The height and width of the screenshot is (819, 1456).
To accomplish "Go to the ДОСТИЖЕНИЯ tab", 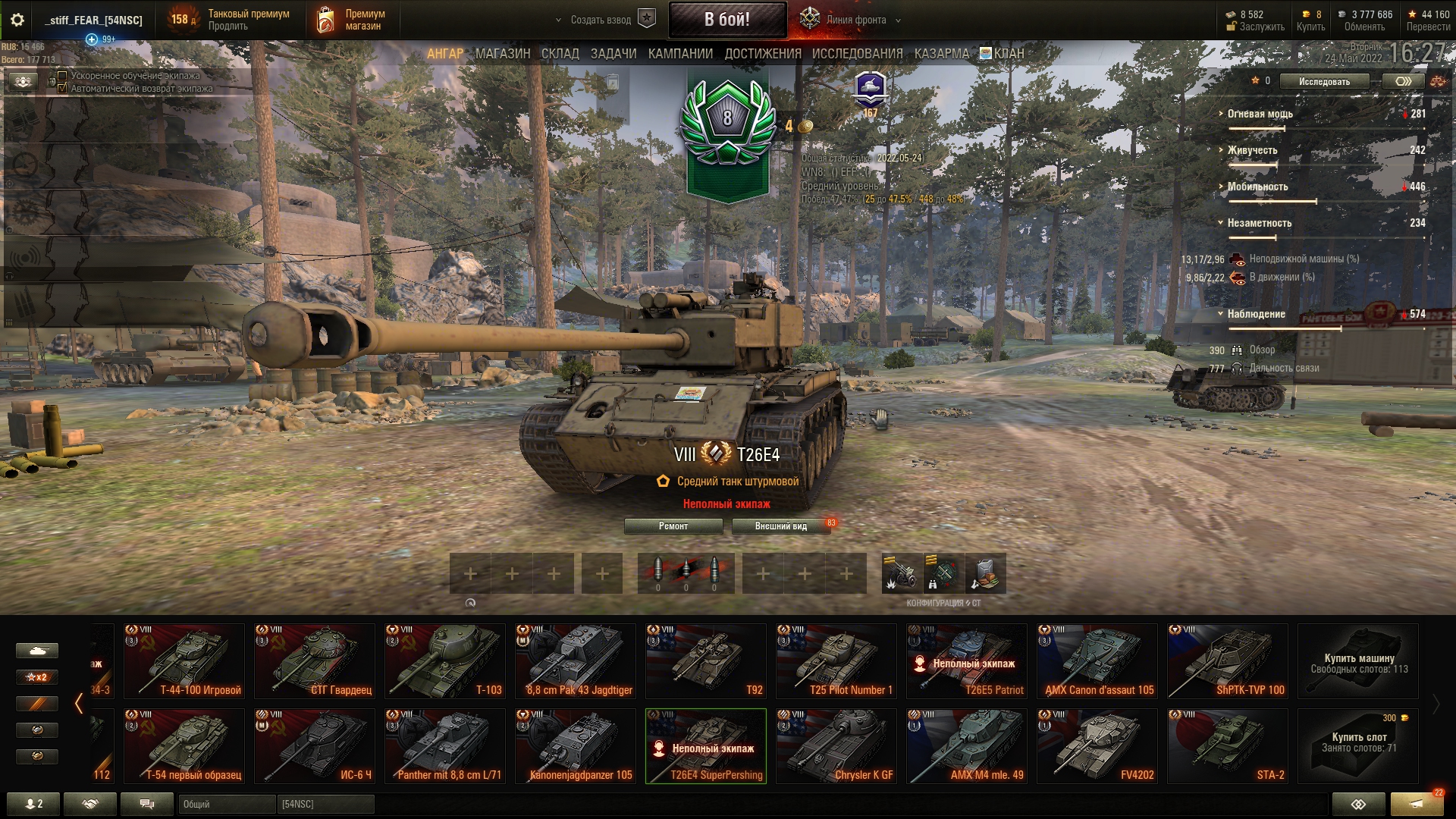I will 762,54.
